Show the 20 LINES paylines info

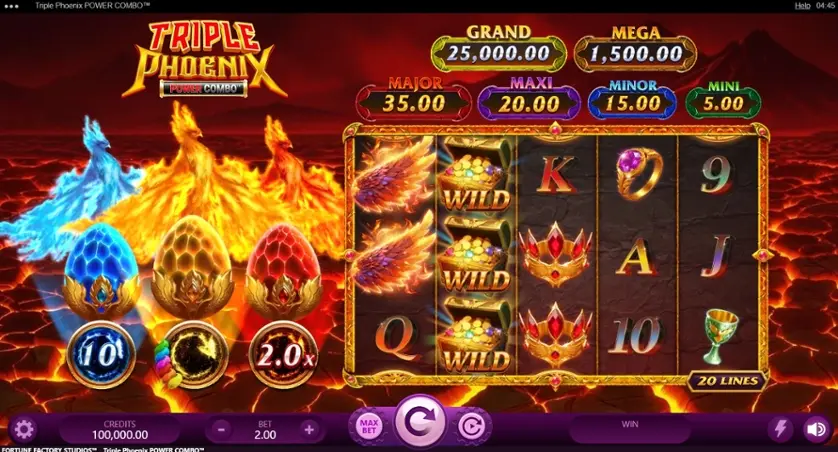[728, 381]
